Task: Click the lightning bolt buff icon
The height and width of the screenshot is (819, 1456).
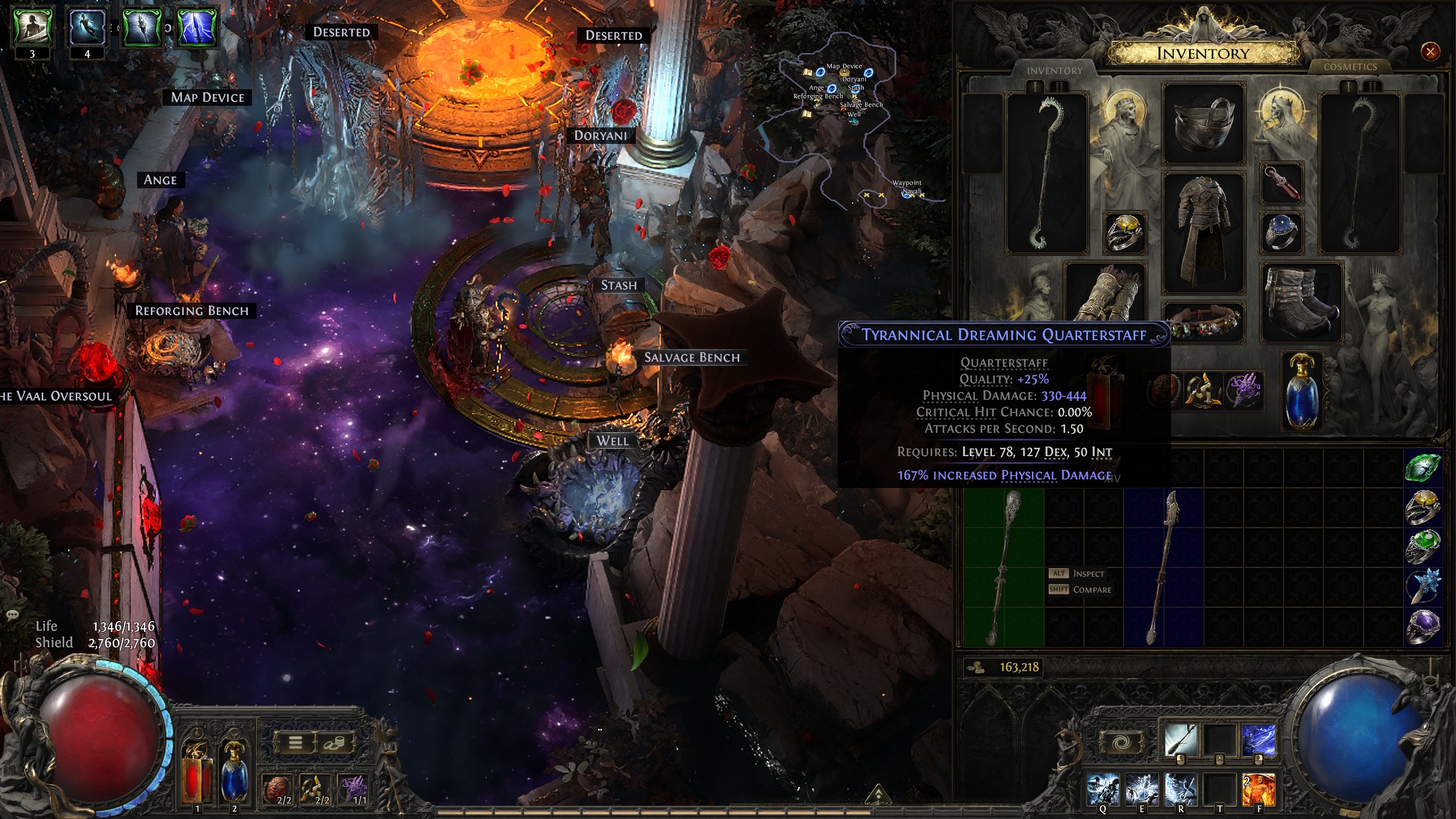Action: (x=197, y=26)
